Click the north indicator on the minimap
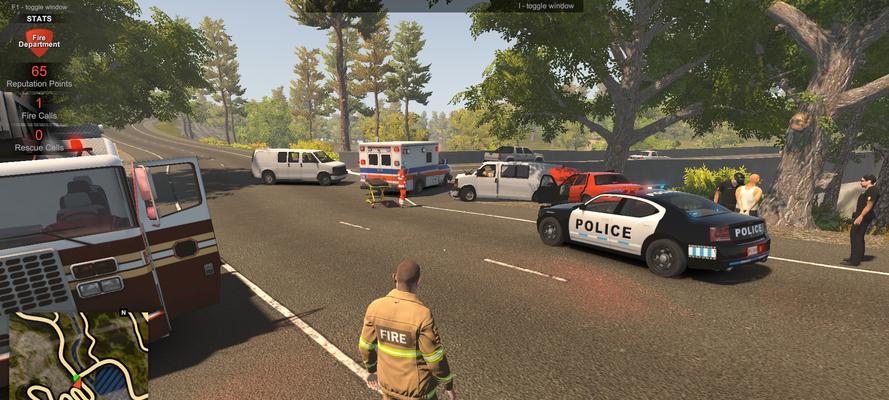This screenshot has width=889, height=400. click(123, 312)
